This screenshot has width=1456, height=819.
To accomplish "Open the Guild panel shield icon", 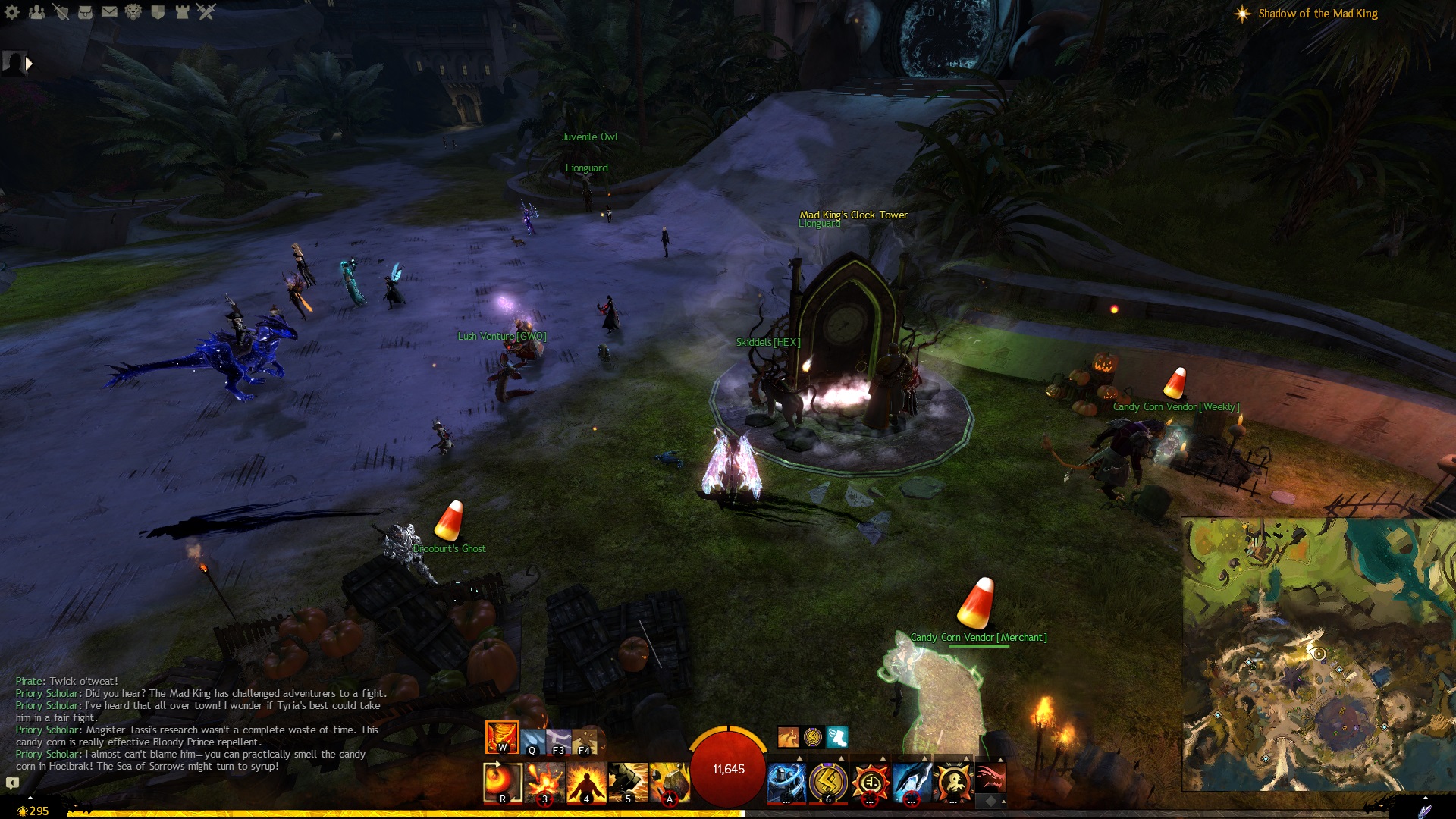I will click(x=158, y=12).
